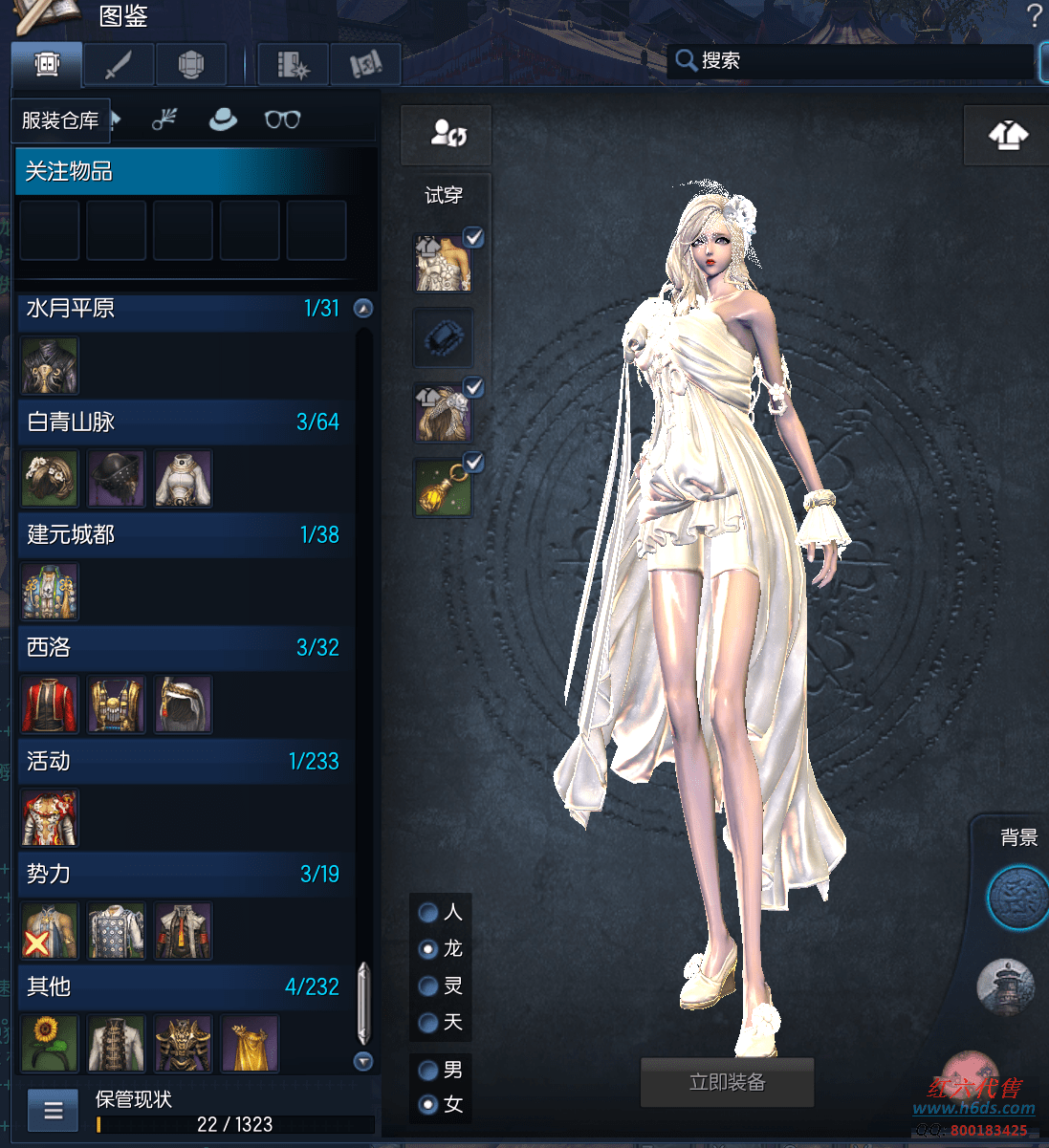Open the help question mark
Image resolution: width=1049 pixels, height=1148 pixels.
coord(1034,16)
